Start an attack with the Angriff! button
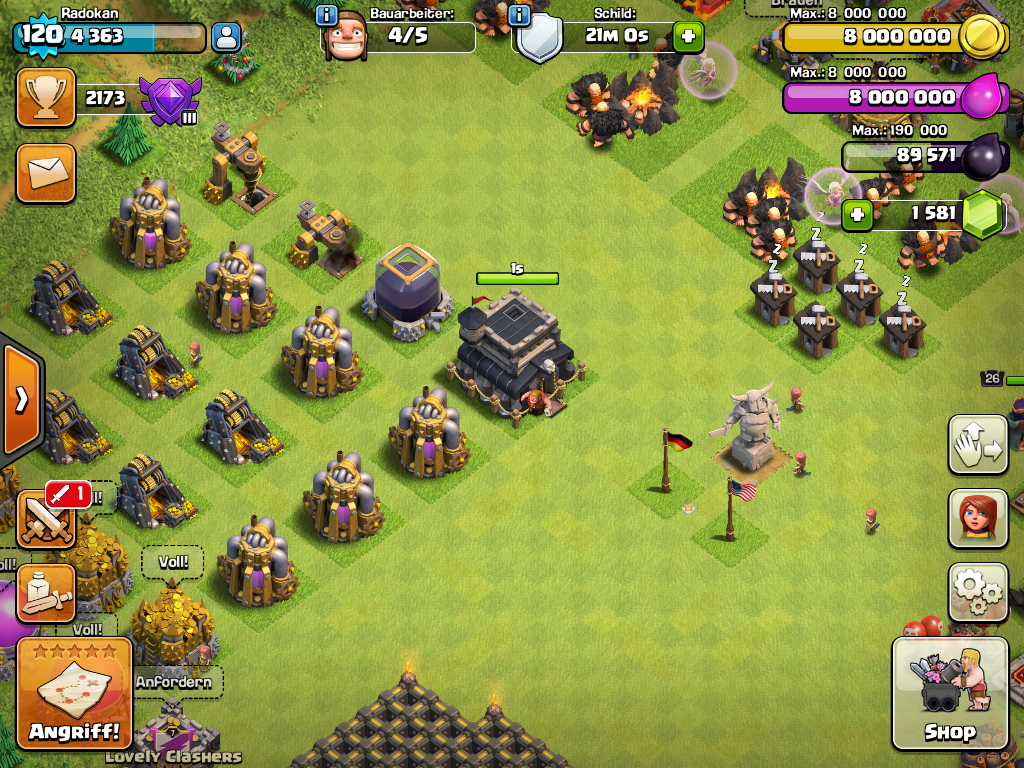Screen dimensions: 1024x768 74,694
